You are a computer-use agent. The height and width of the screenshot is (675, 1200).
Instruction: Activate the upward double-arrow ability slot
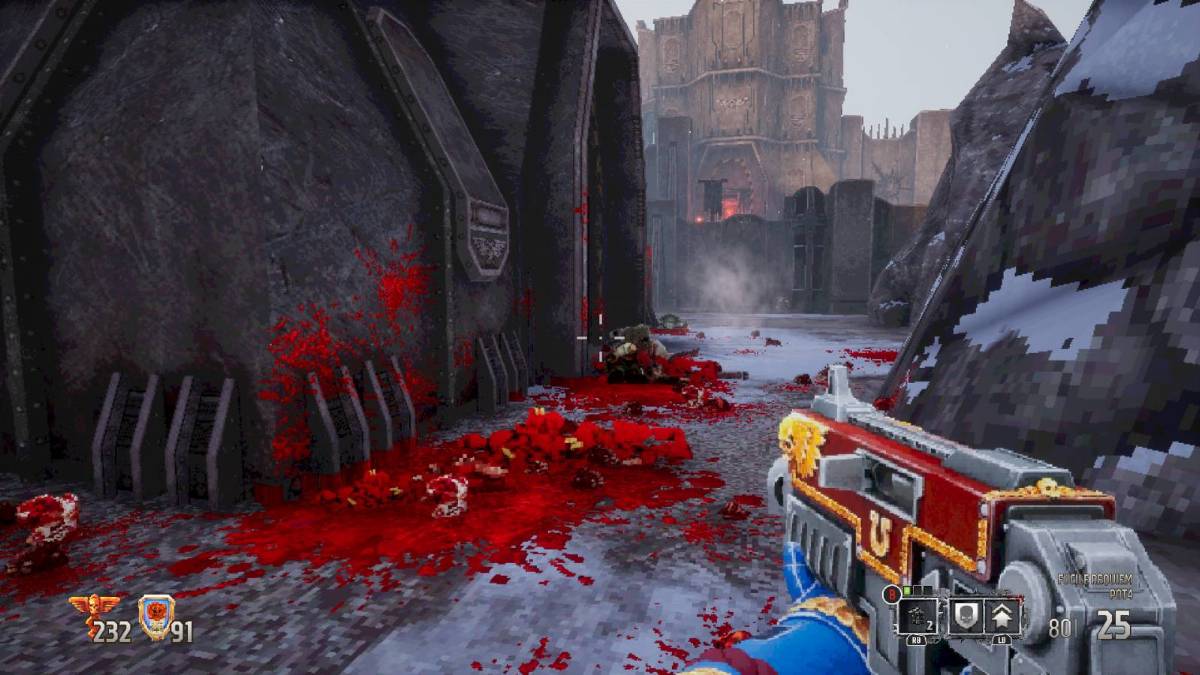(x=1002, y=615)
